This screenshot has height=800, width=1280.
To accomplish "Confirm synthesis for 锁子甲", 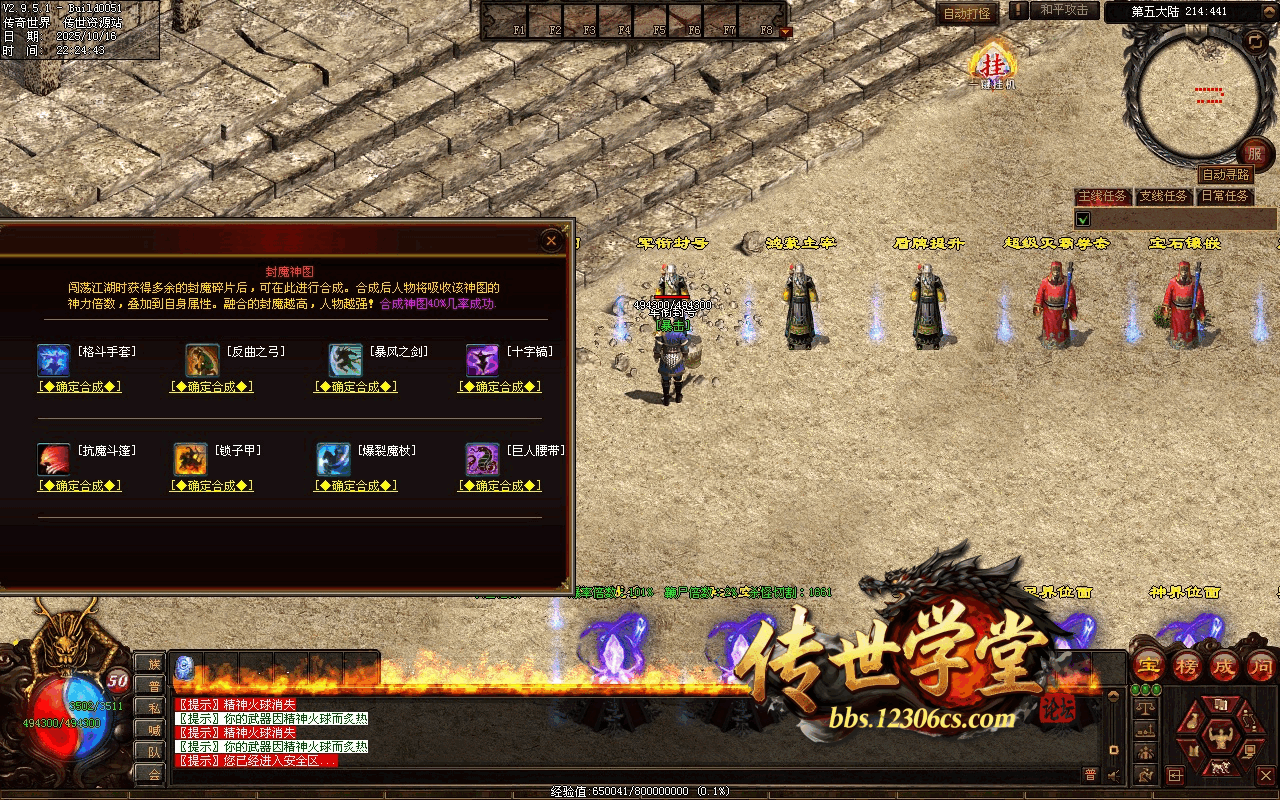I will coord(212,486).
